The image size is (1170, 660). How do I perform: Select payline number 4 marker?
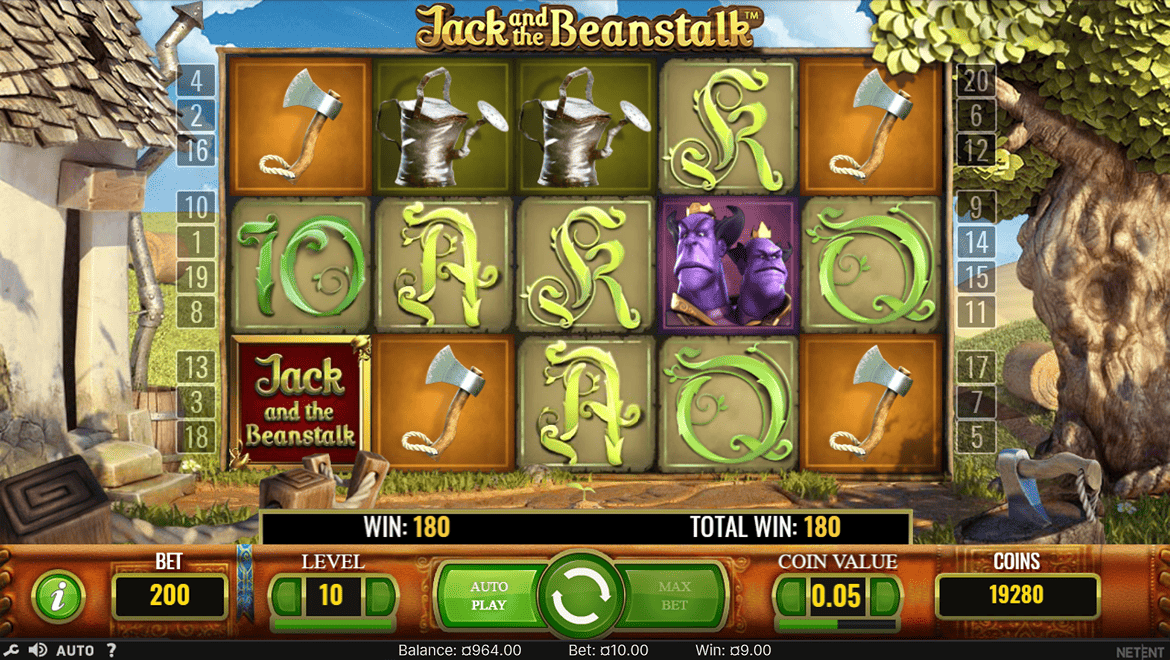tap(196, 80)
